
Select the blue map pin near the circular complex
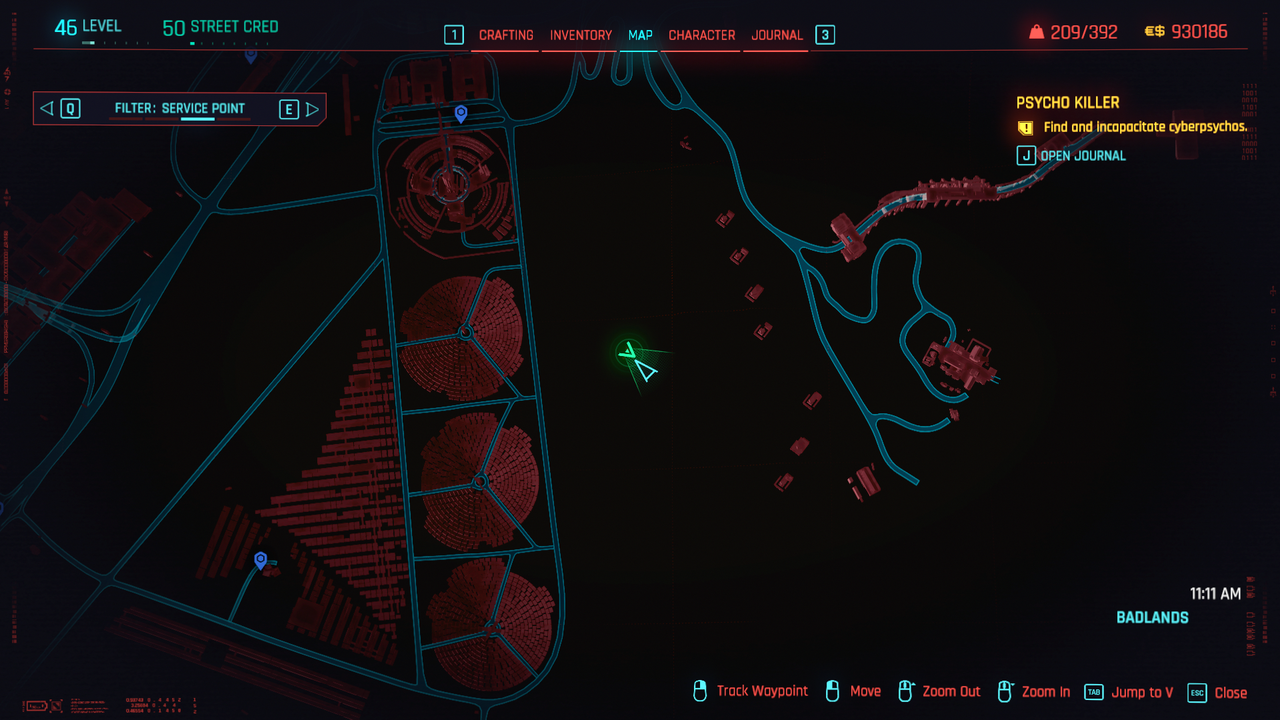coord(461,114)
